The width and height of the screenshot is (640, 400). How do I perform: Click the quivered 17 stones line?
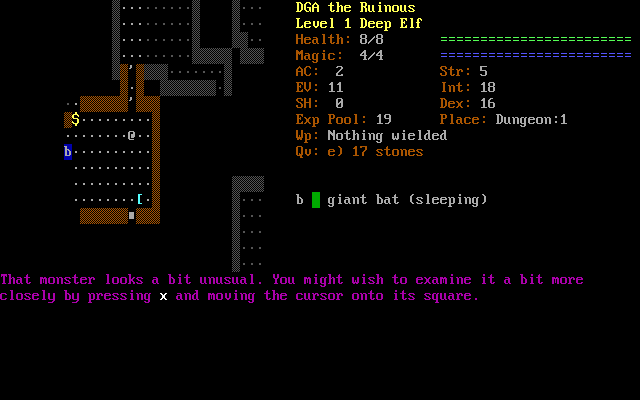pos(360,152)
